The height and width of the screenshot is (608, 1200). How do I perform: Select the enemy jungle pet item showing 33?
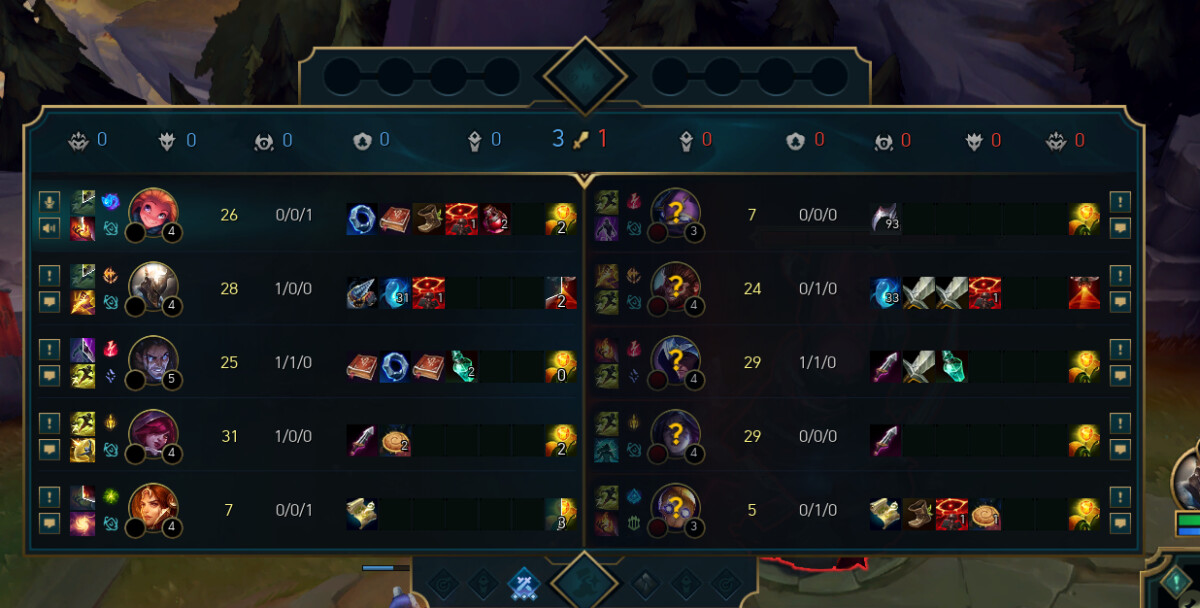pyautogui.click(x=886, y=293)
